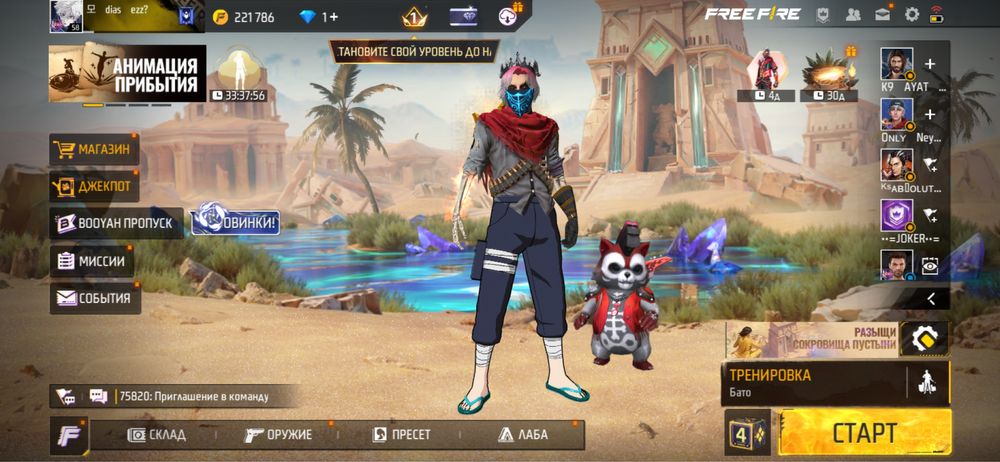
Task: Open settings via the gear icon
Action: (911, 14)
